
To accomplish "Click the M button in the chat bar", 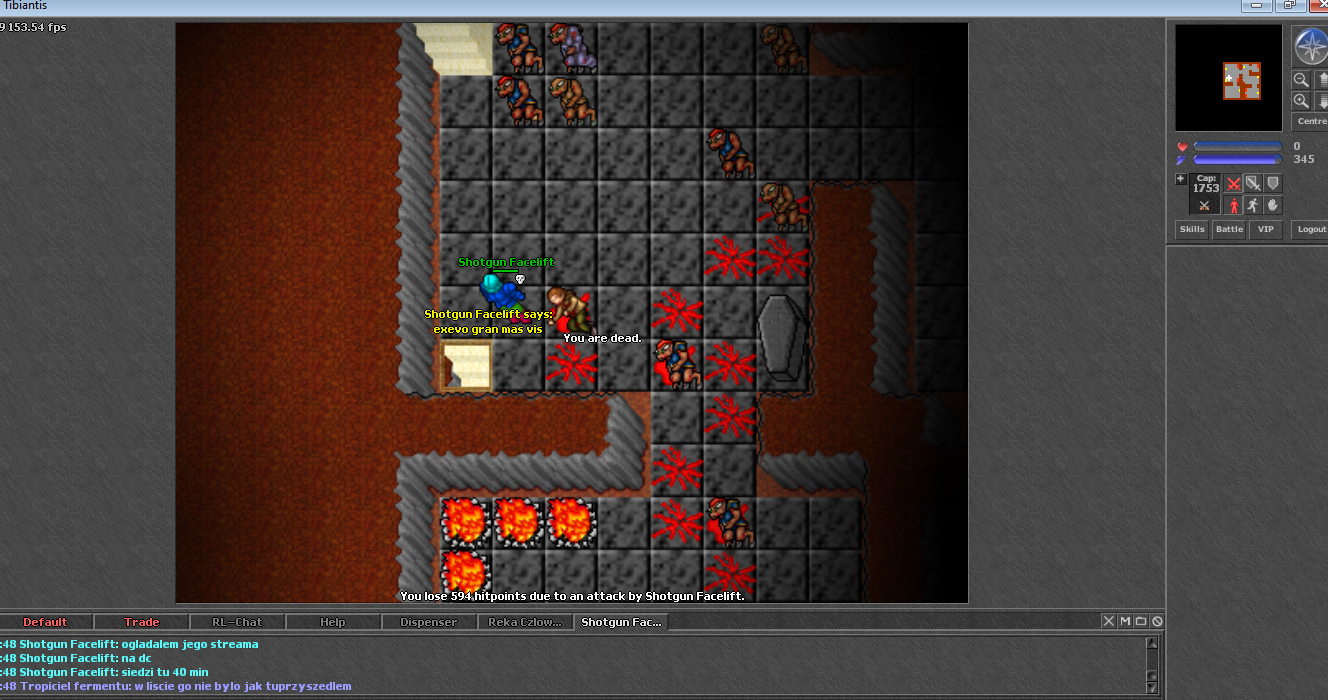I will [x=1125, y=621].
